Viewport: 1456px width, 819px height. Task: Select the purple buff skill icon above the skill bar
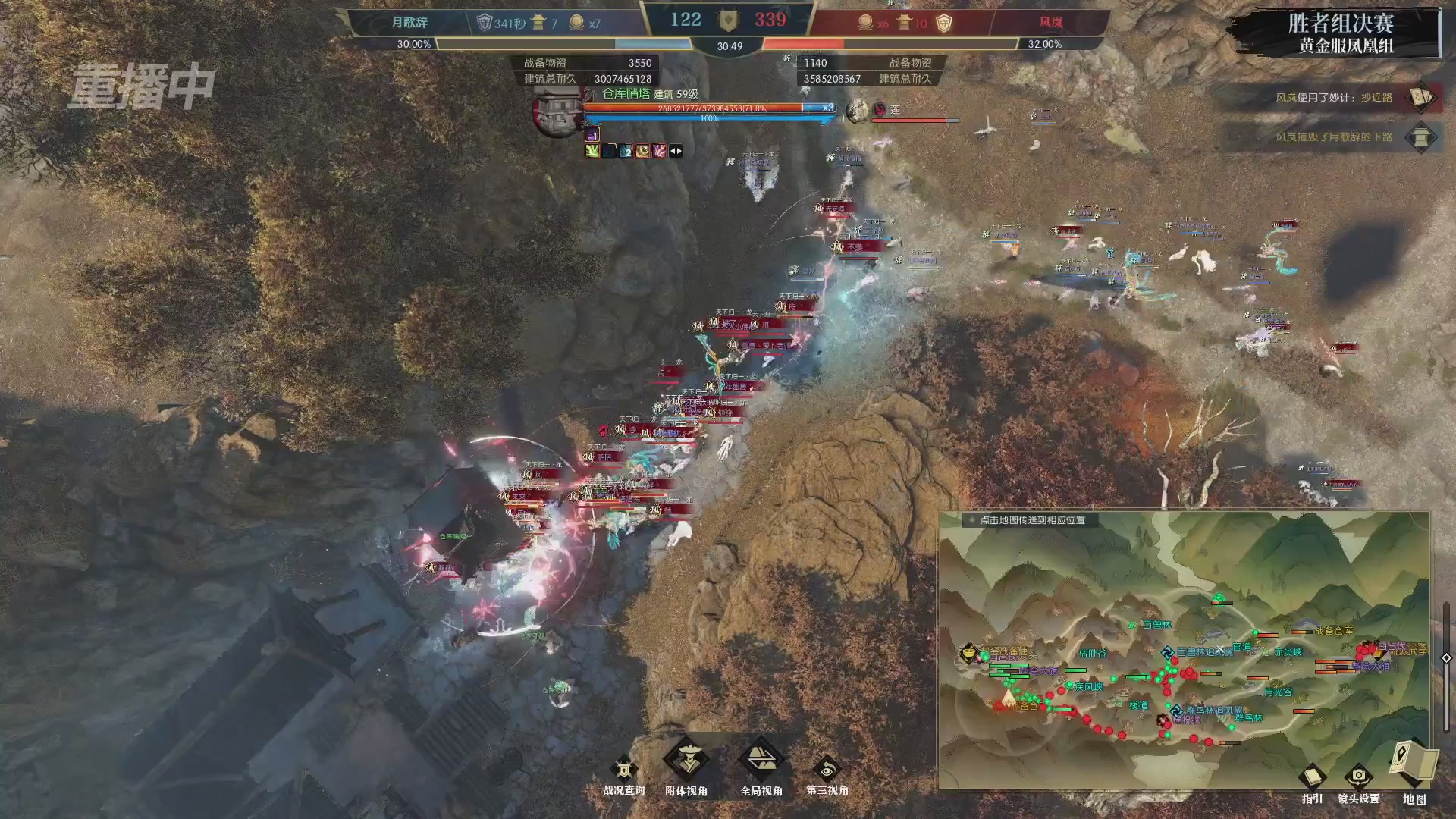coord(592,136)
